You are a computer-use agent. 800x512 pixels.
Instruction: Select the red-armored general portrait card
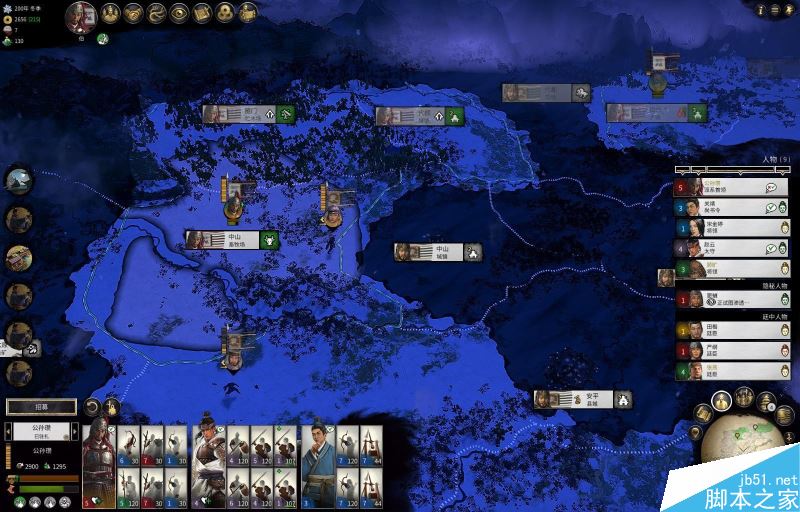(98, 462)
